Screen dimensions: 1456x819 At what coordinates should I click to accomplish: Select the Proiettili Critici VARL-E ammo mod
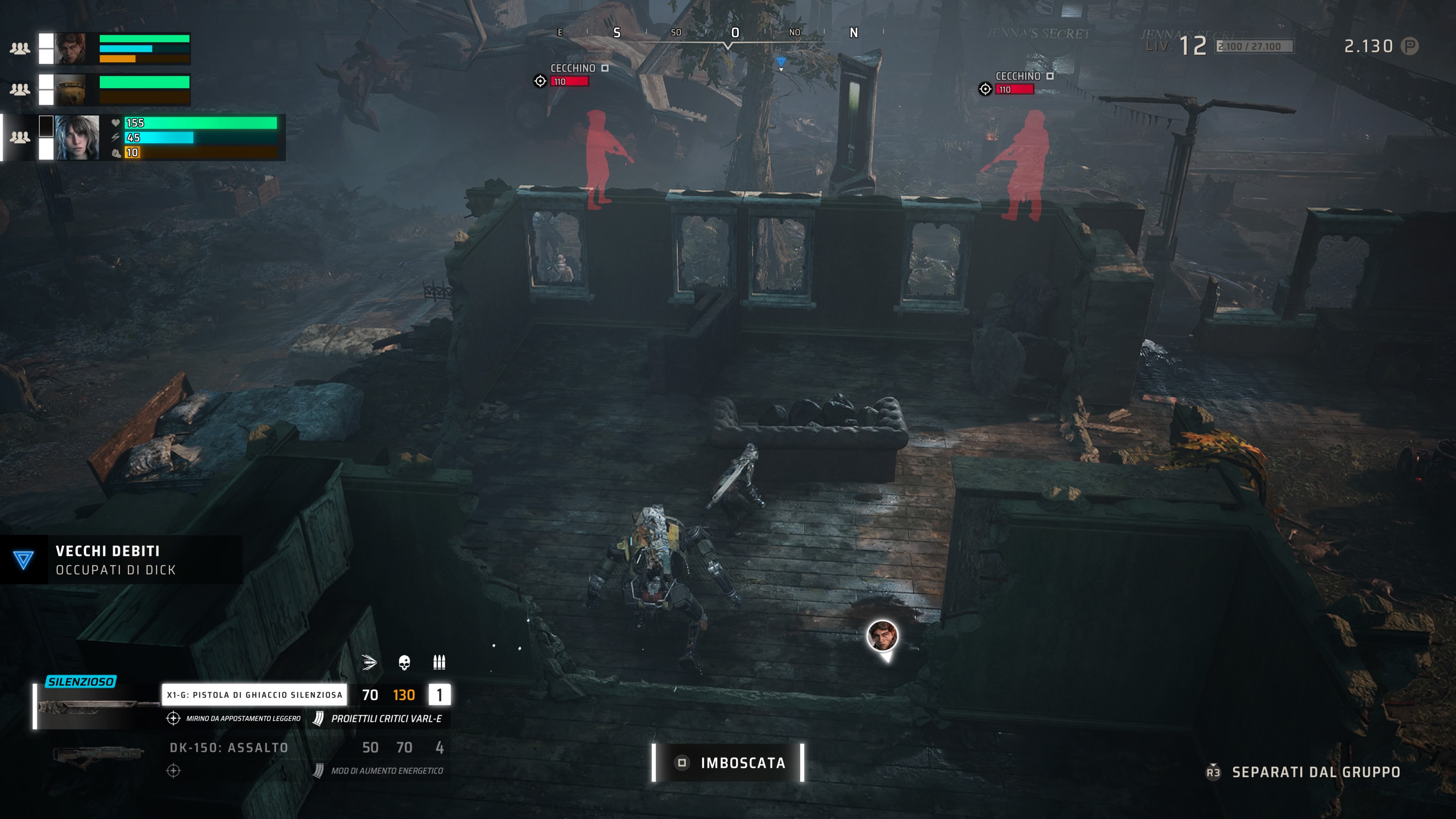coord(386,719)
